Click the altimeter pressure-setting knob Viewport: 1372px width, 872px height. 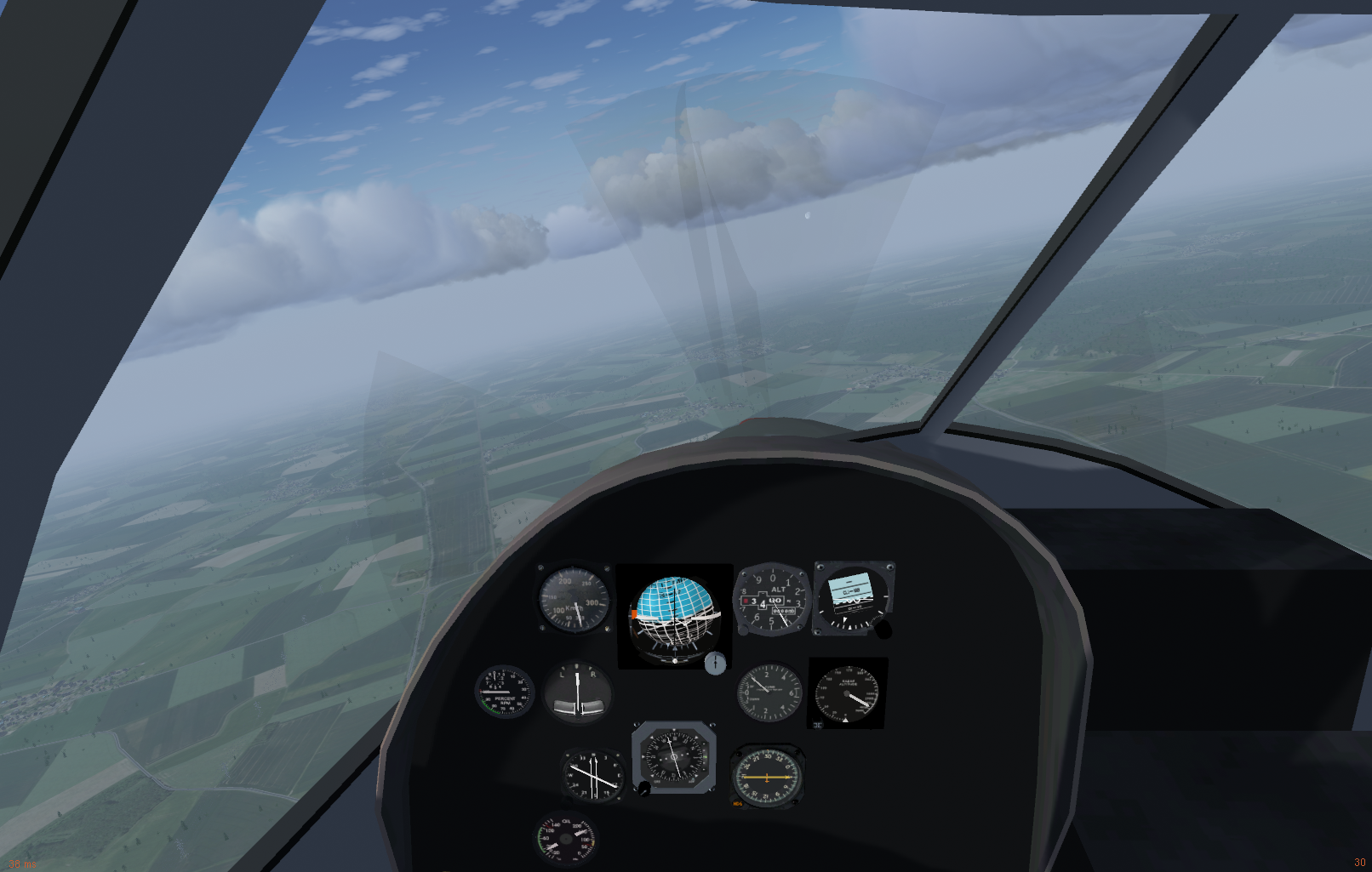pyautogui.click(x=743, y=630)
